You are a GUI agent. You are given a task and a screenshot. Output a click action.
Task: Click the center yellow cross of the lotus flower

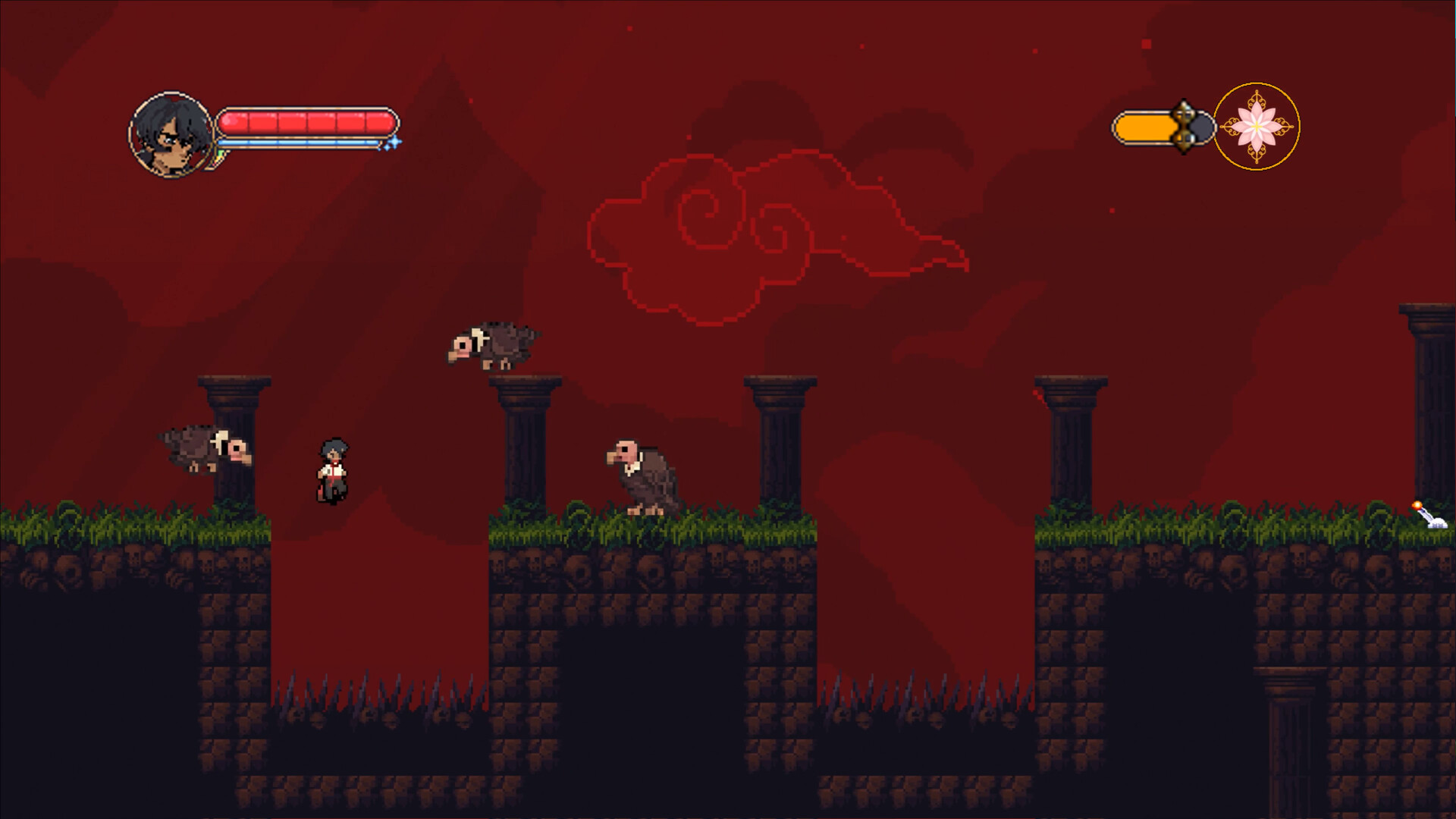1257,127
